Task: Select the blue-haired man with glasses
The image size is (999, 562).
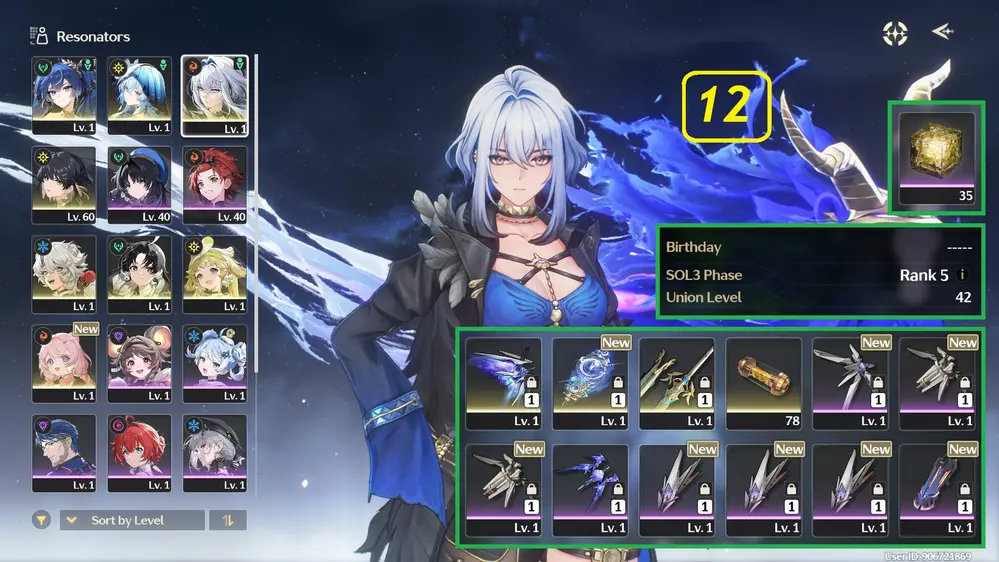Action: pyautogui.click(x=64, y=453)
